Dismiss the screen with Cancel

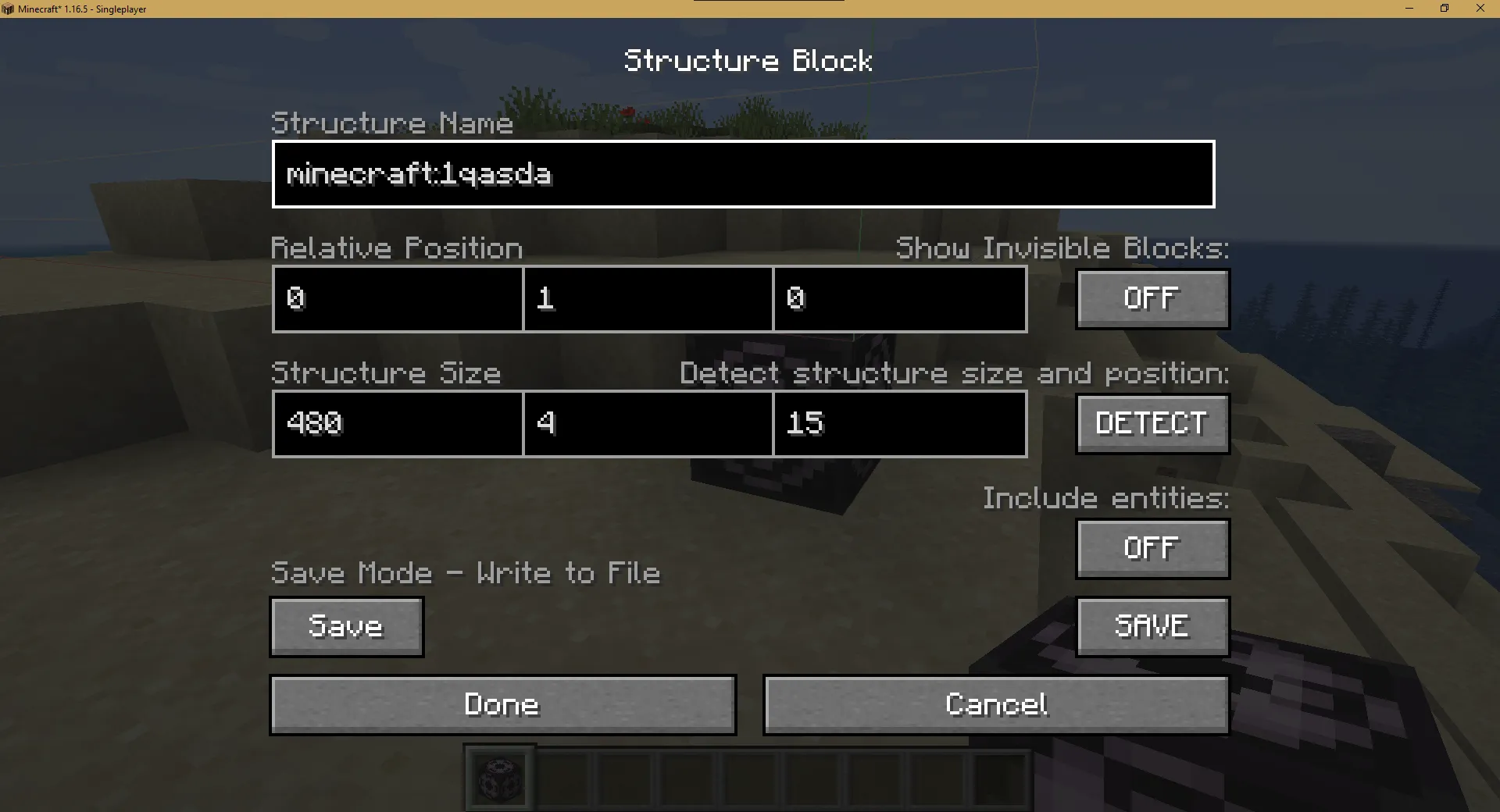[995, 704]
